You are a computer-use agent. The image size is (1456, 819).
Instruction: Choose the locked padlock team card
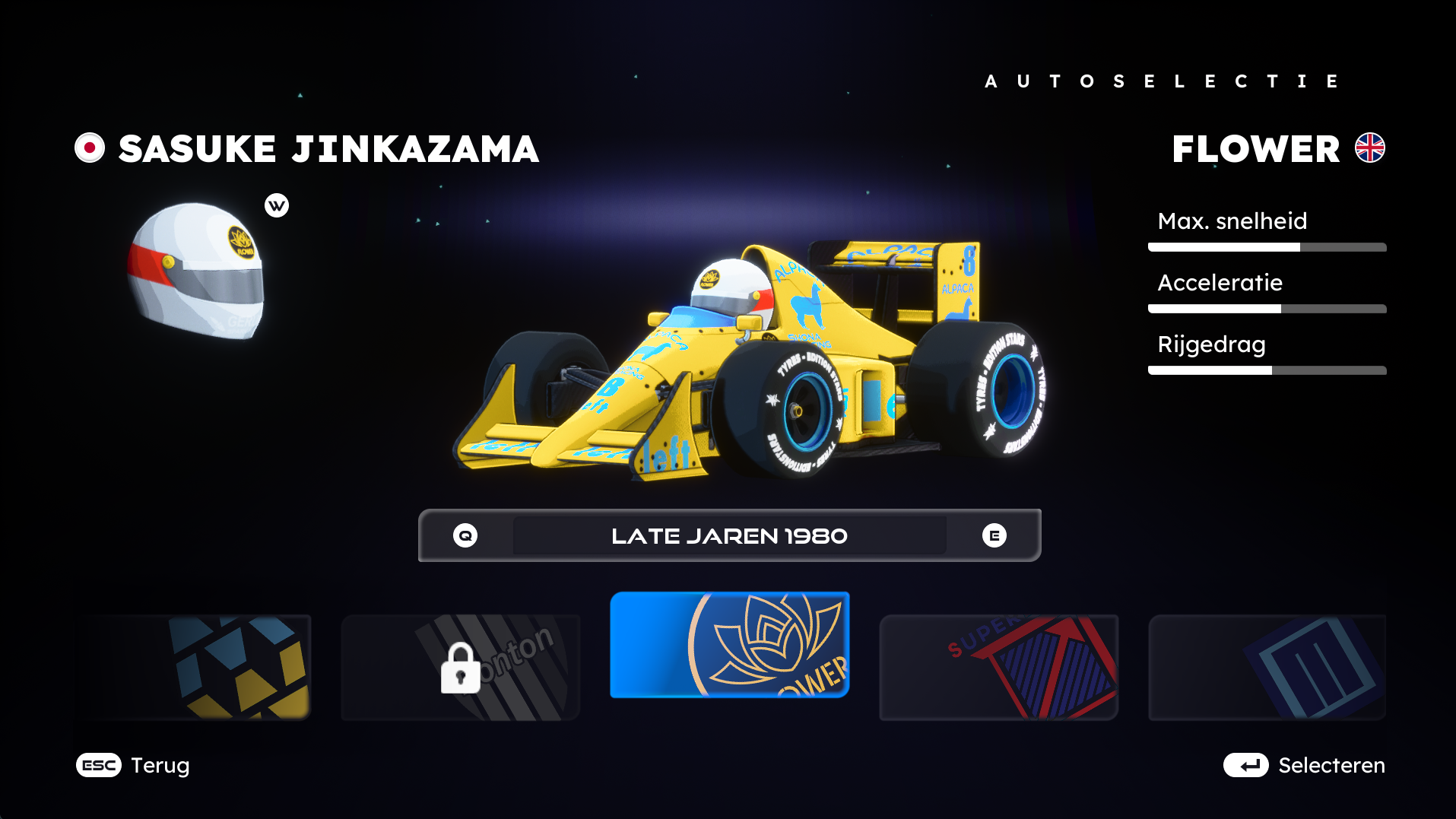[460, 667]
